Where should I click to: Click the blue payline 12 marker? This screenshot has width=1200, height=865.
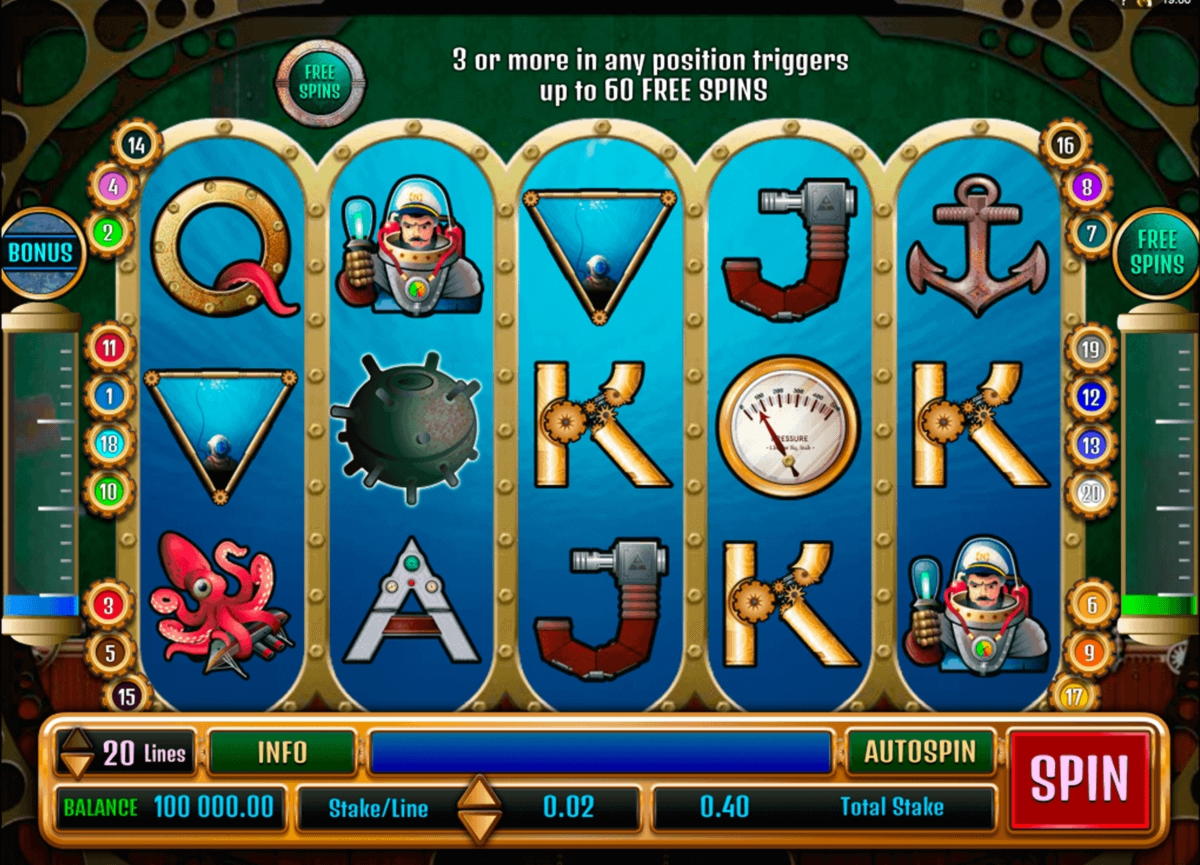[x=1090, y=398]
